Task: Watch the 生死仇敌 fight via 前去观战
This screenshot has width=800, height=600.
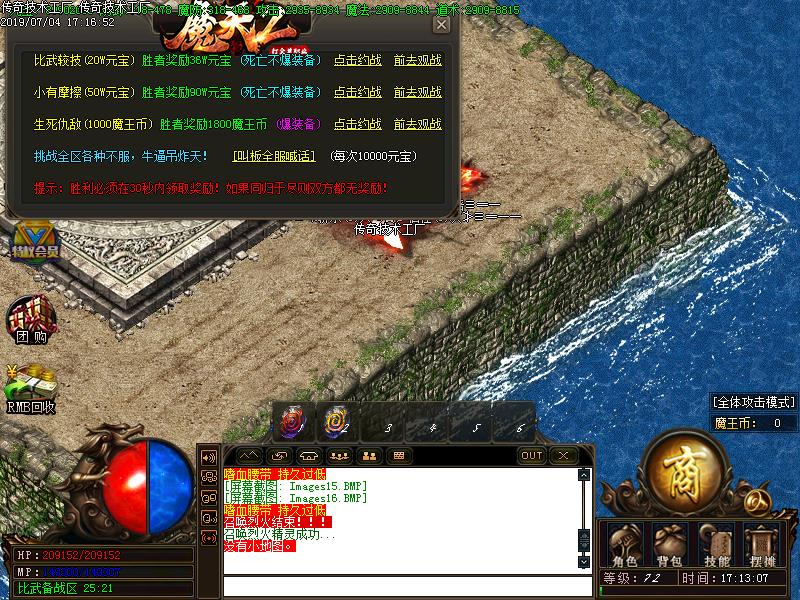Action: pos(417,124)
